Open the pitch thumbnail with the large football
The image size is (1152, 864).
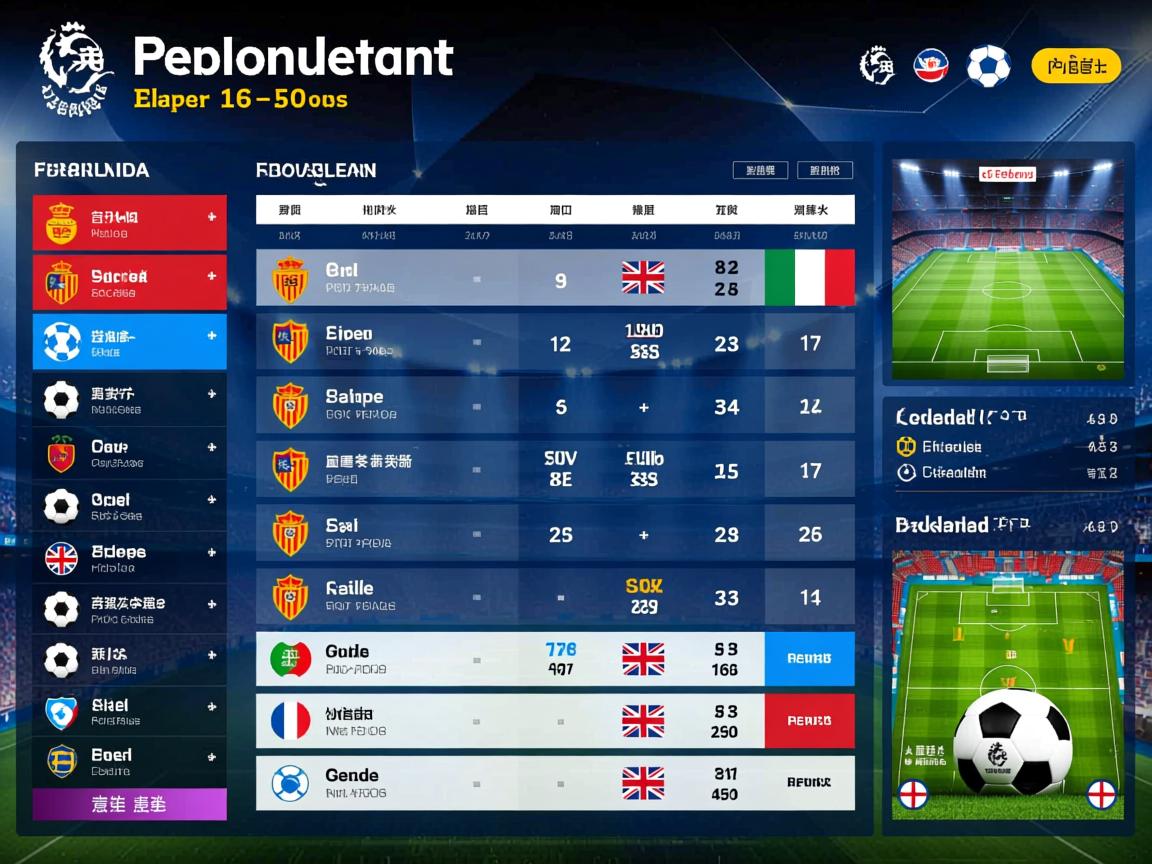[x=1007, y=684]
